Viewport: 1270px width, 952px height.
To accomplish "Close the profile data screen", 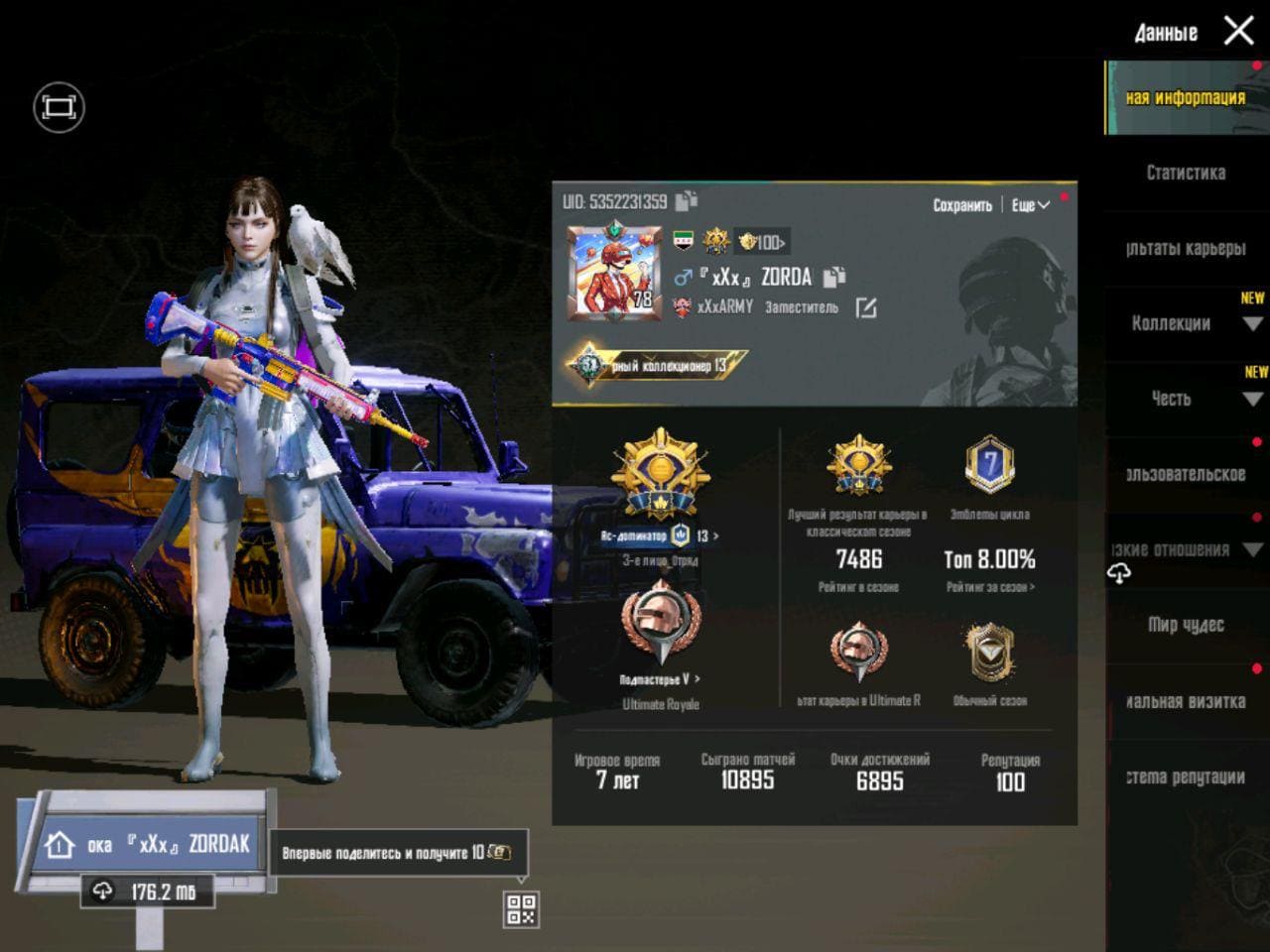I will [1238, 31].
